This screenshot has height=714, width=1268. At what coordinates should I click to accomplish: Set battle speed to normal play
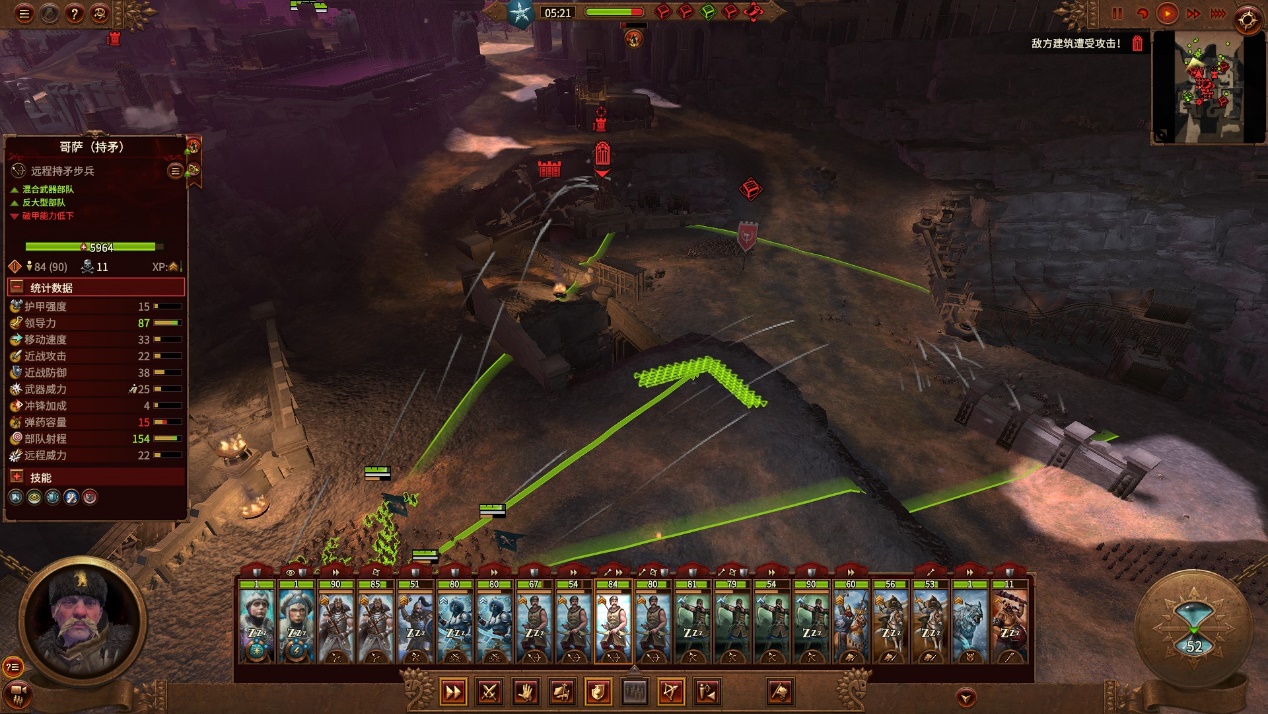[1167, 14]
